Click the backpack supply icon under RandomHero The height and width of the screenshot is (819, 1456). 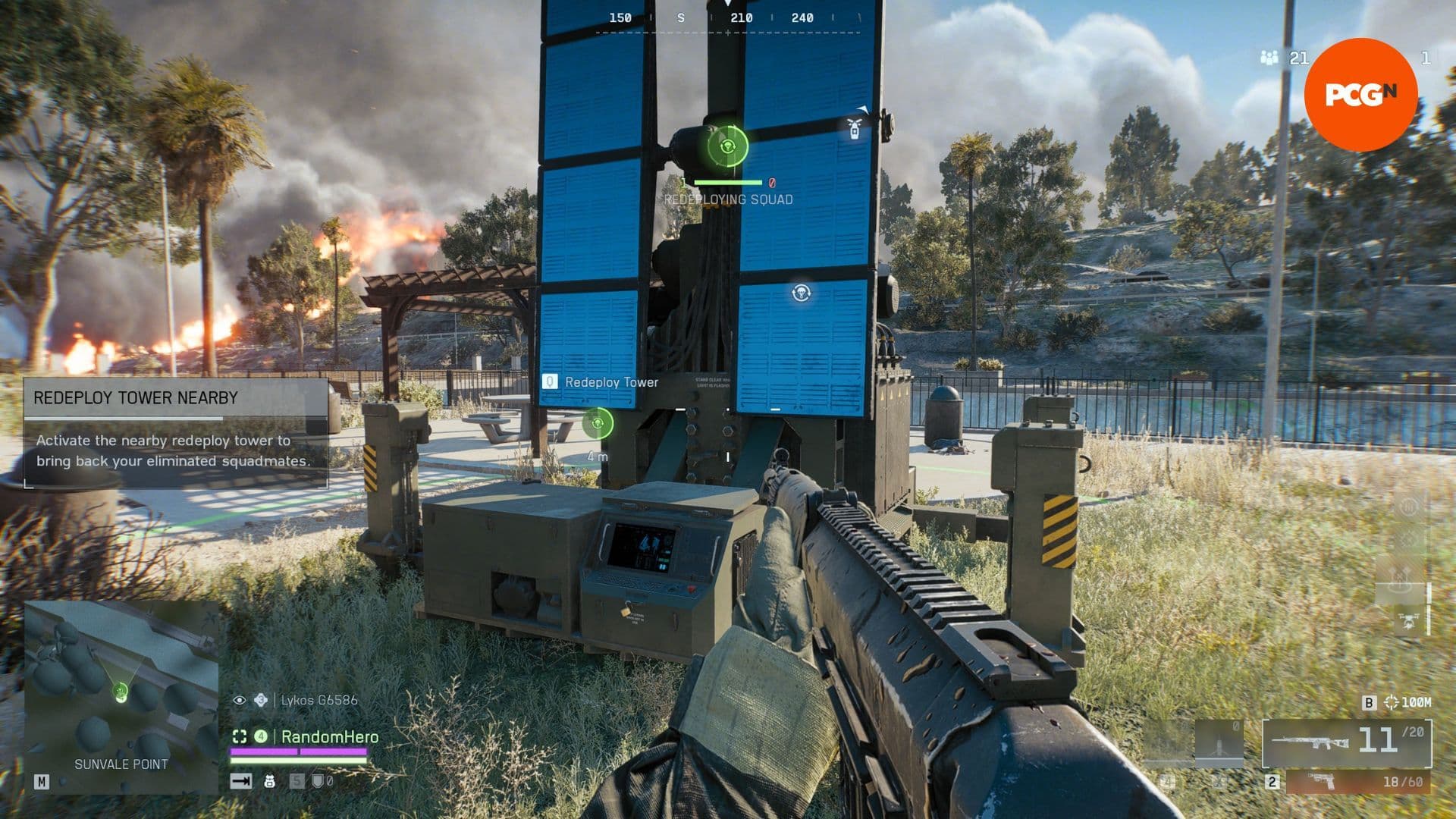[x=270, y=782]
